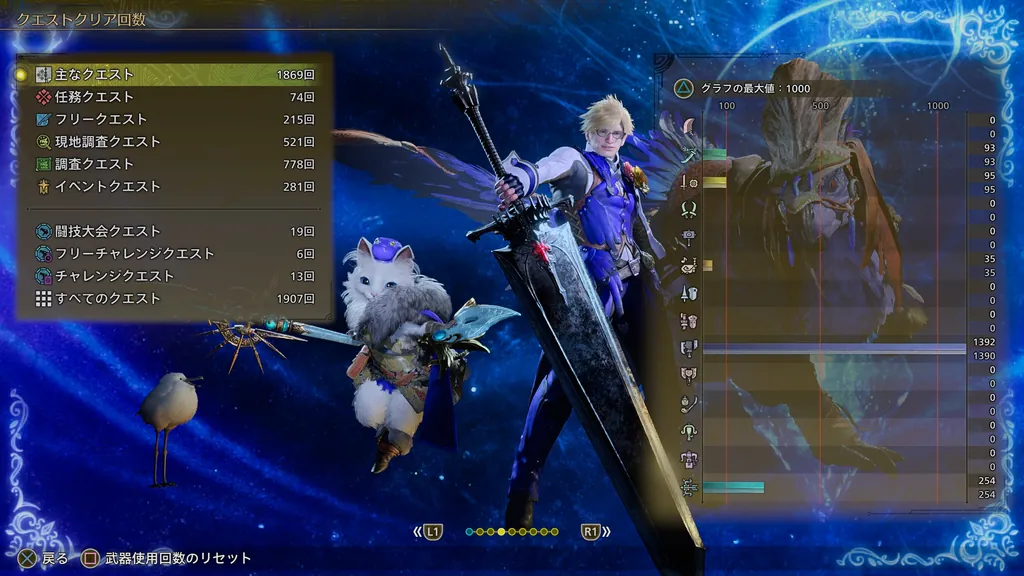Select the 主なクエスト row
The width and height of the screenshot is (1024, 576).
(175, 75)
